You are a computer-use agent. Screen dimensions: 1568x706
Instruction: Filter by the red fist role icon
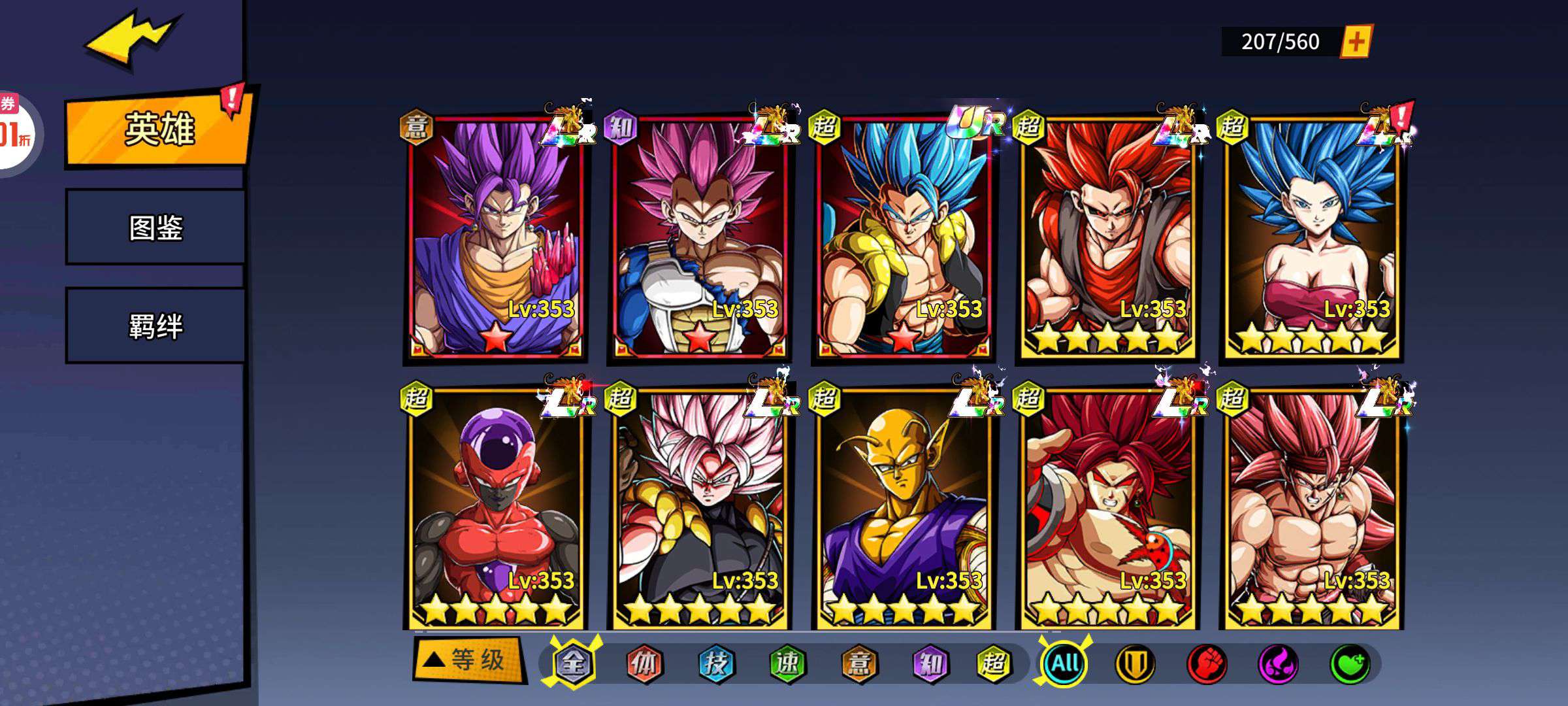pos(1206,664)
